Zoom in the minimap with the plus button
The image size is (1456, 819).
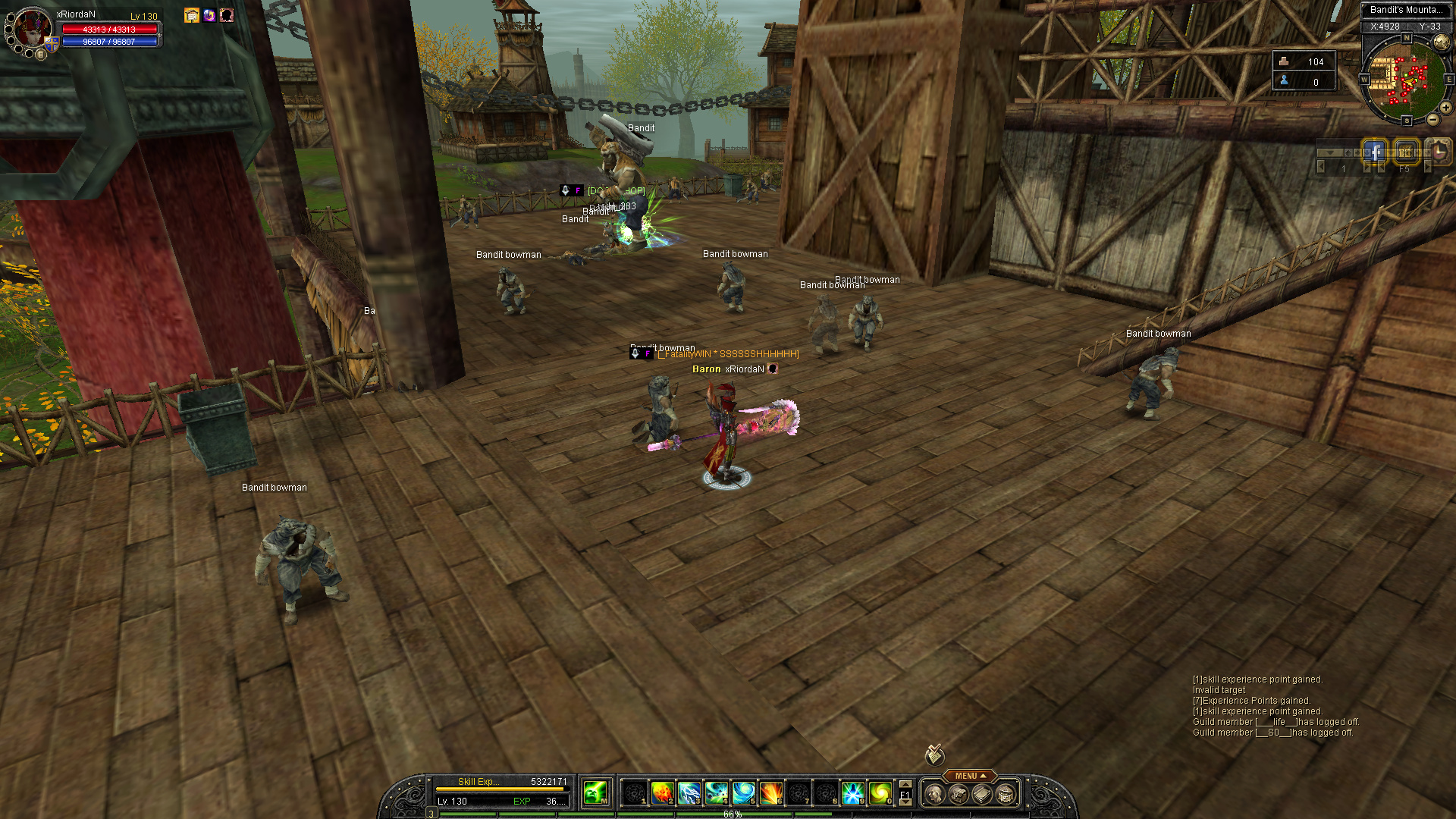(x=1445, y=108)
